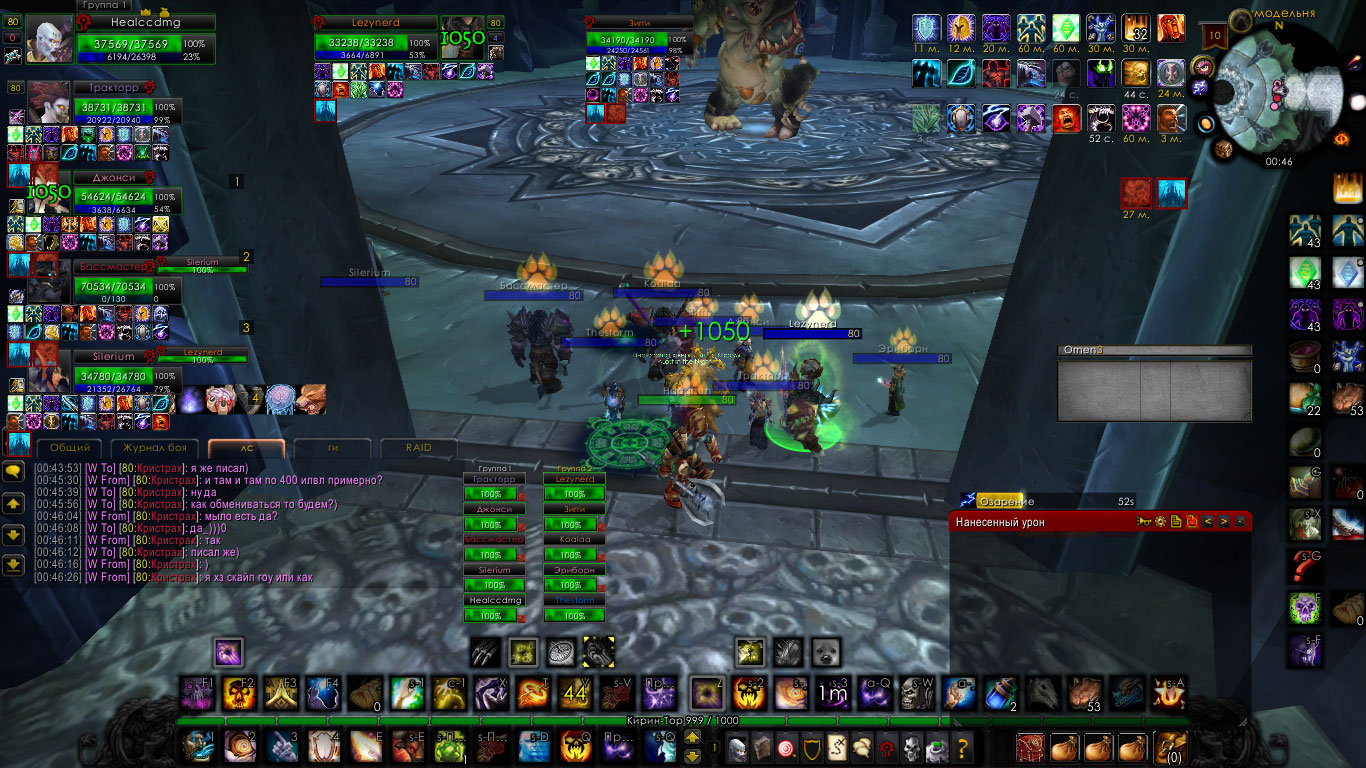Open the damage meter gear settings
Viewport: 1366px width, 768px height.
1160,521
